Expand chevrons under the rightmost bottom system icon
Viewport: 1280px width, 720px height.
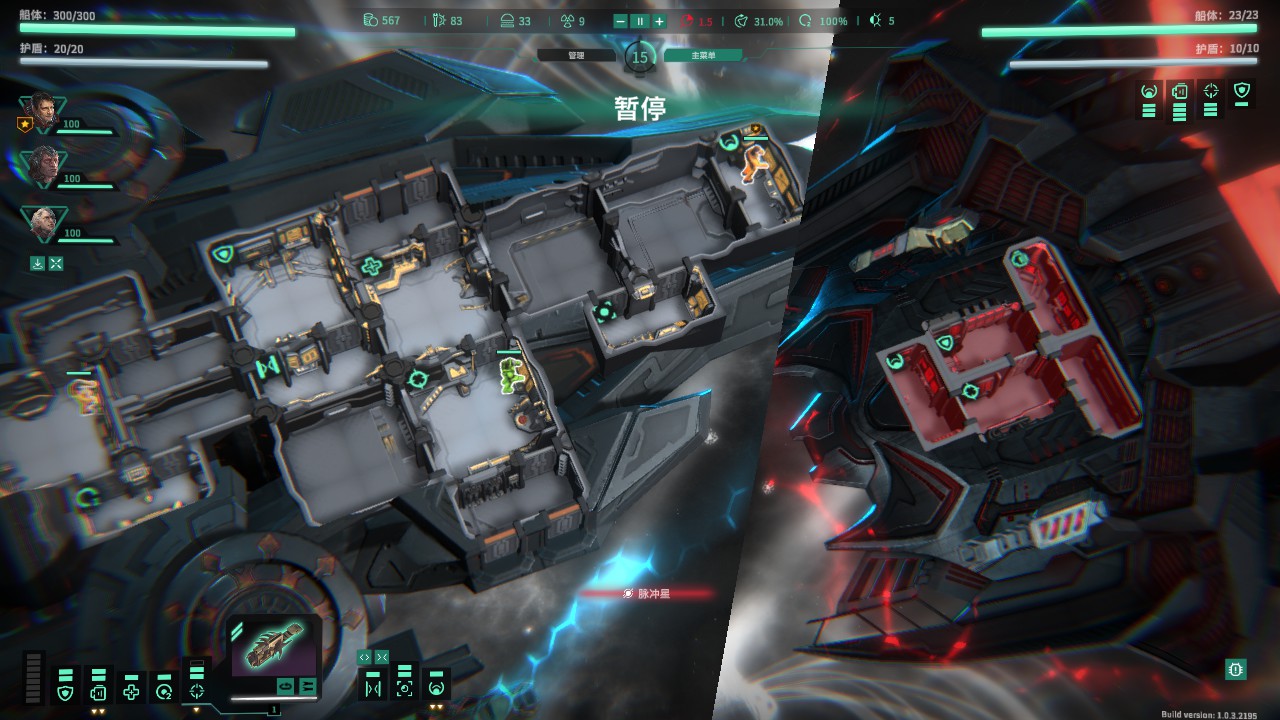pos(436,706)
